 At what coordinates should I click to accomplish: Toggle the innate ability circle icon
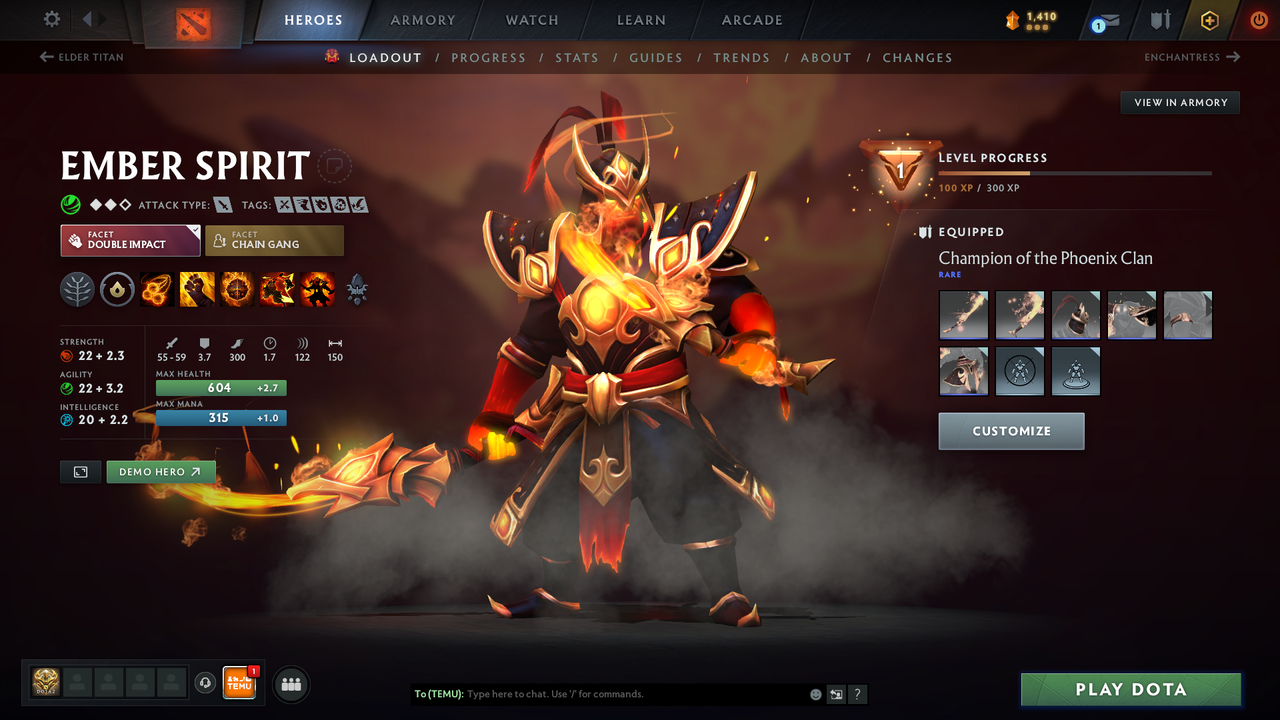pos(117,289)
